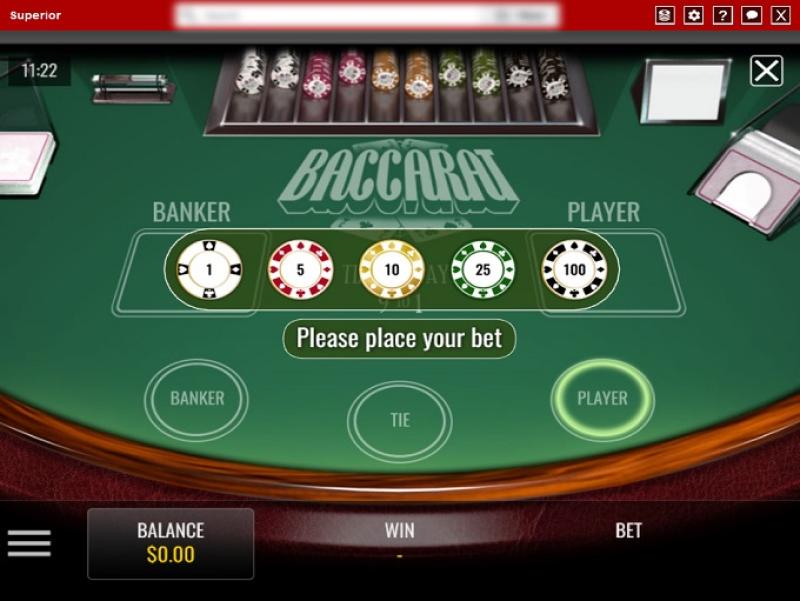The width and height of the screenshot is (800, 601).
Task: Place a bet on the Banker circle
Action: (197, 399)
